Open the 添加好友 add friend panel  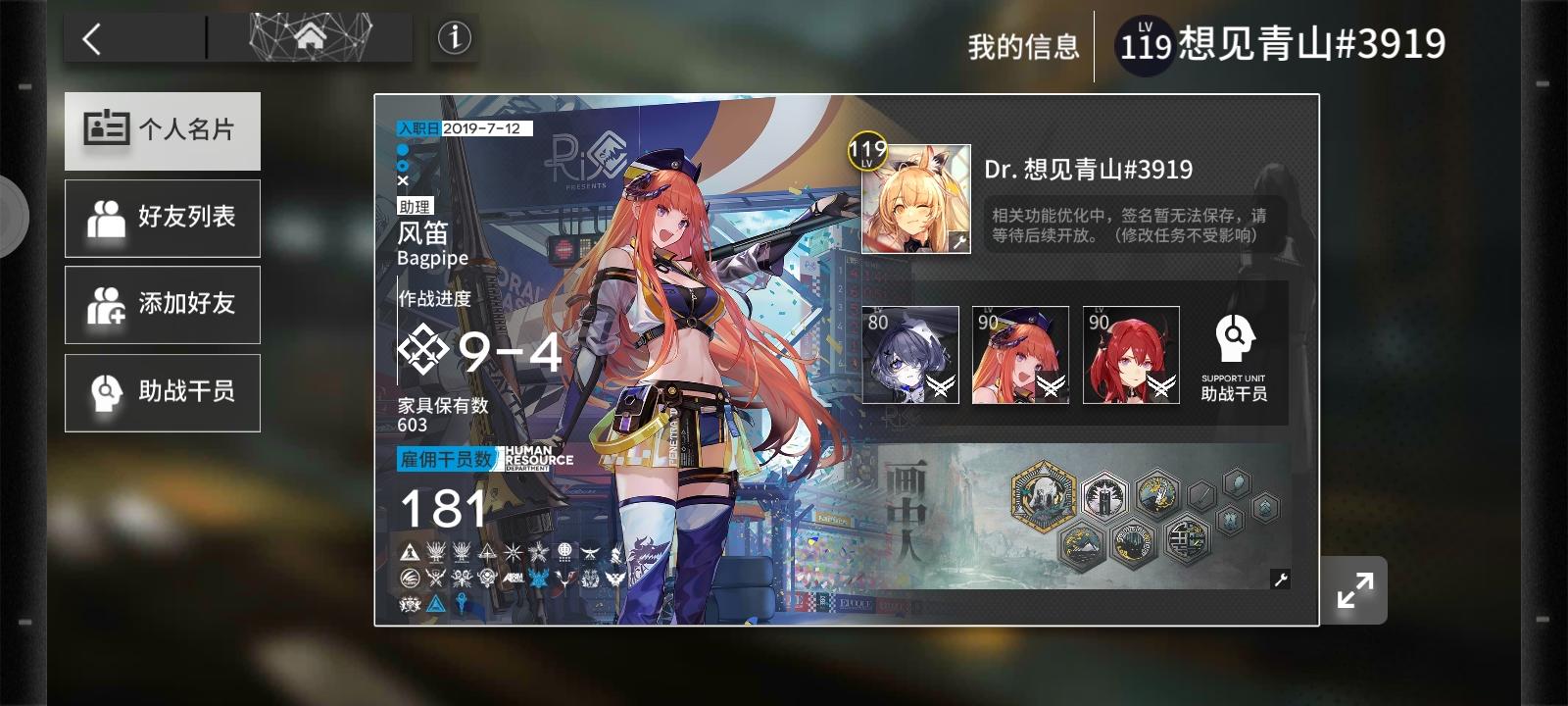tap(162, 305)
